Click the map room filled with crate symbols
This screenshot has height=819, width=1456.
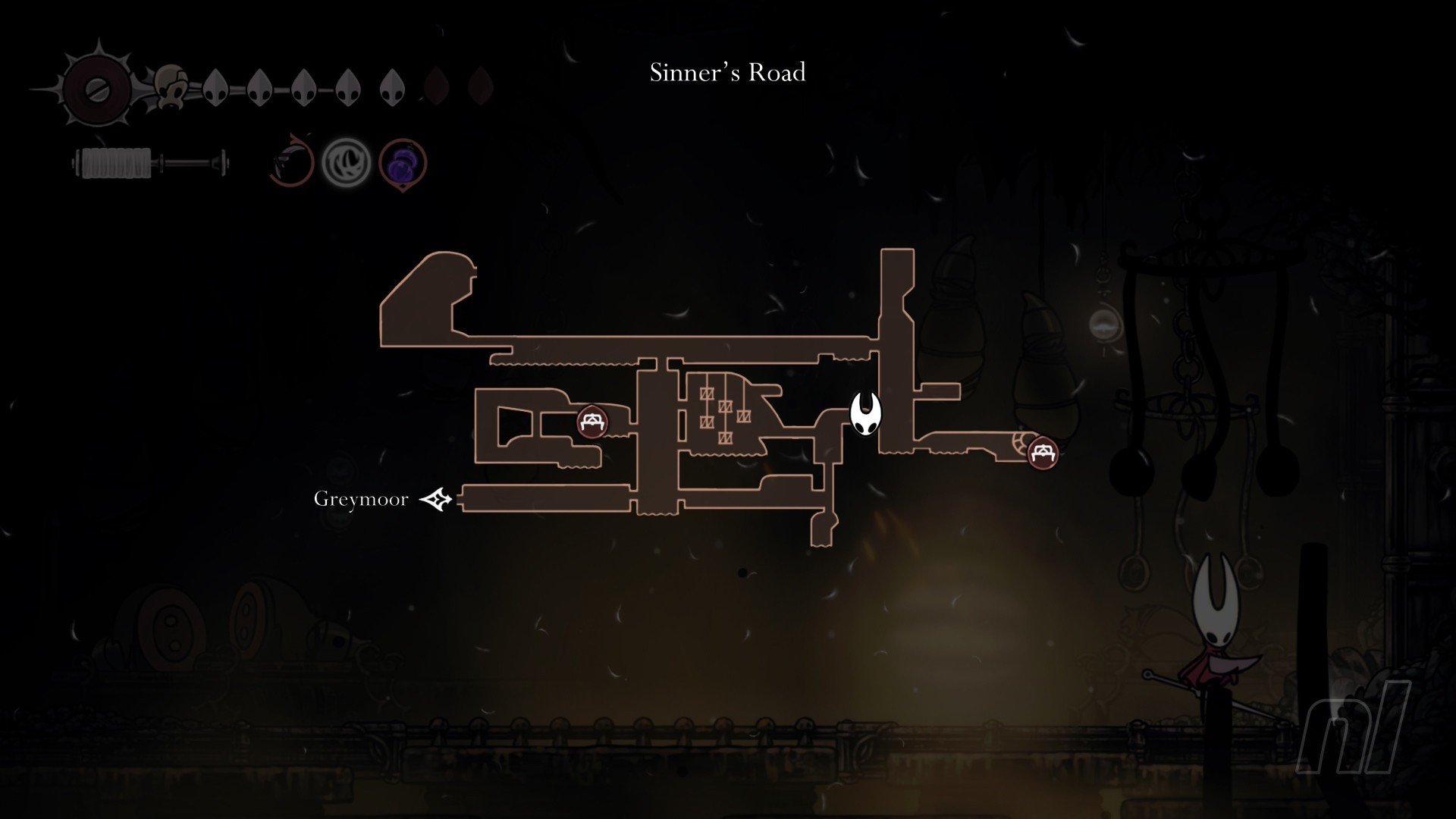(x=724, y=413)
